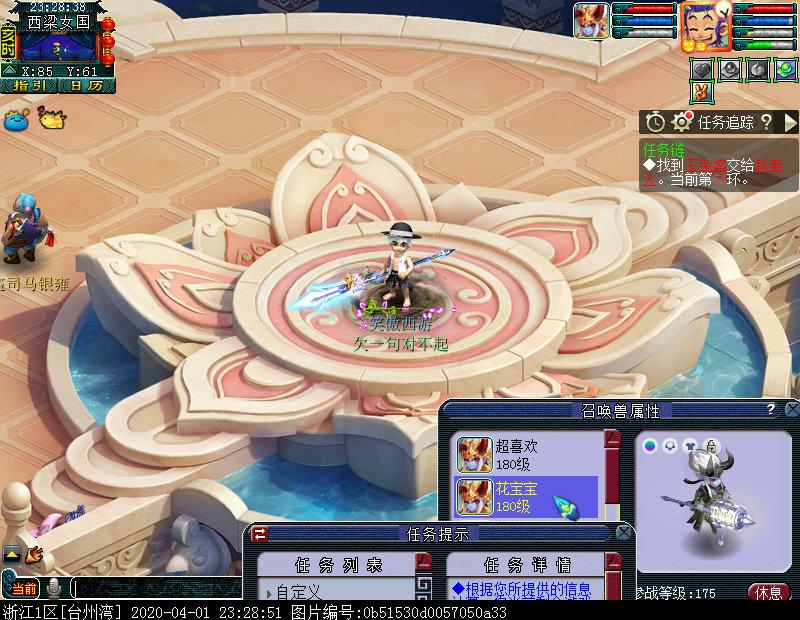This screenshot has width=800, height=620.
Task: Open the 指引 guide button
Action: pyautogui.click(x=31, y=86)
